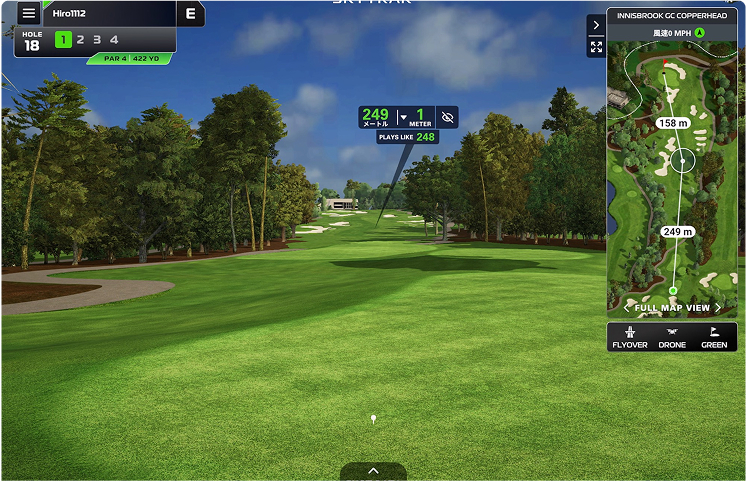Switch to player 3
The height and width of the screenshot is (481, 746).
click(97, 40)
